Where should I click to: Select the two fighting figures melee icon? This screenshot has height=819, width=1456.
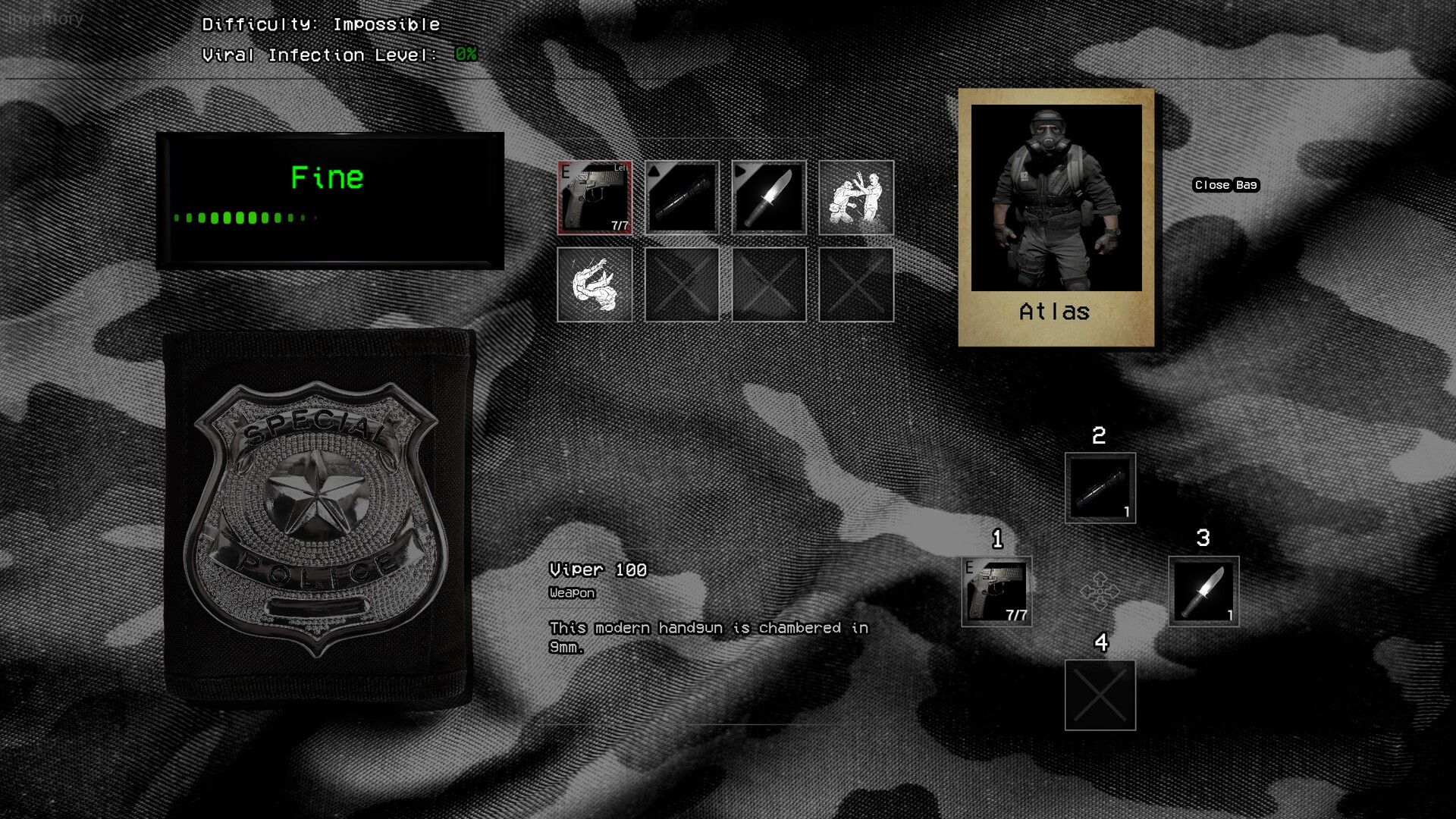856,197
